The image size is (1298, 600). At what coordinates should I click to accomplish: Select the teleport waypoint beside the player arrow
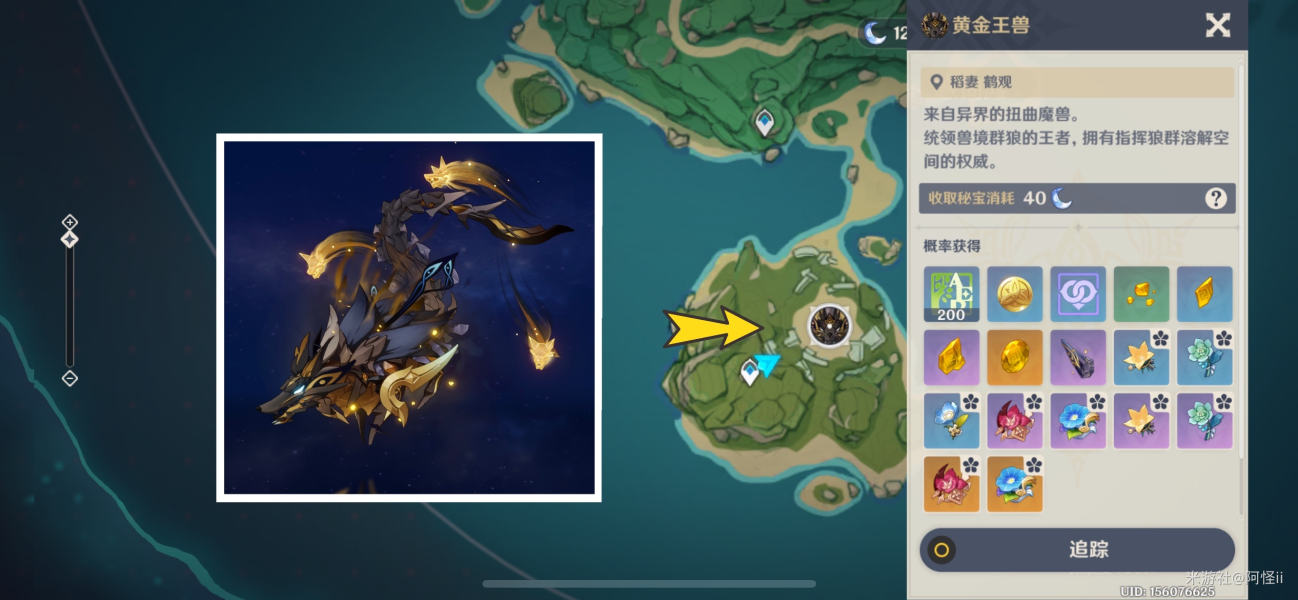tap(749, 373)
